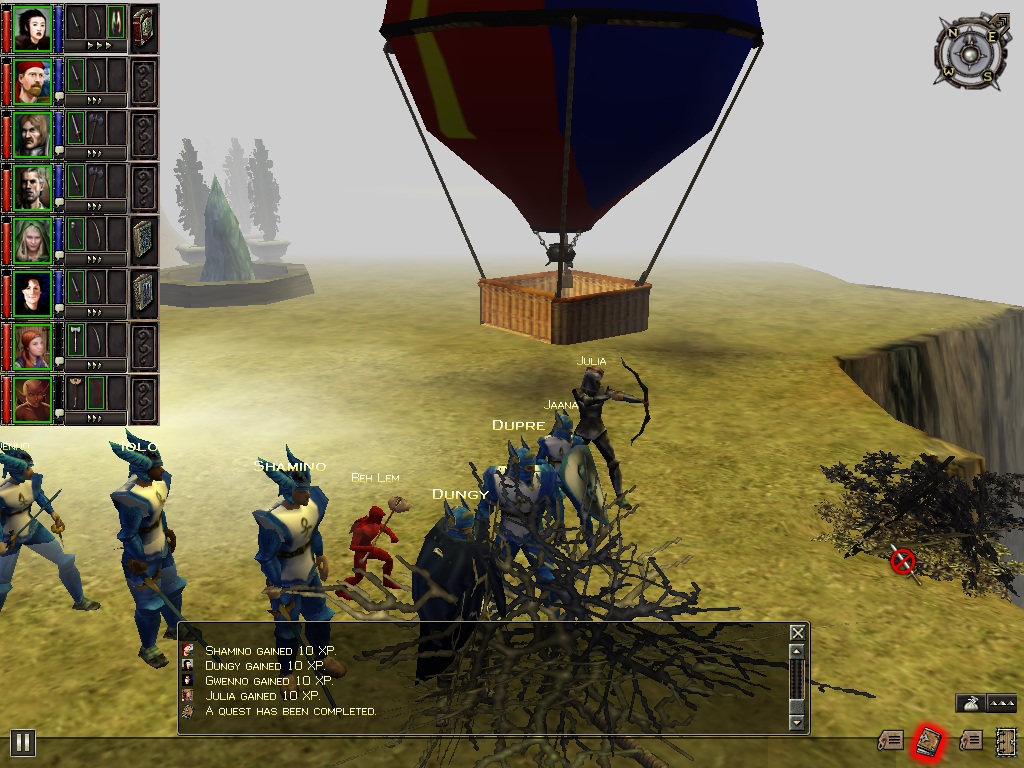Select the dark-haired woman in red's portrait
Screen dimensions: 1024x768
(x=33, y=293)
